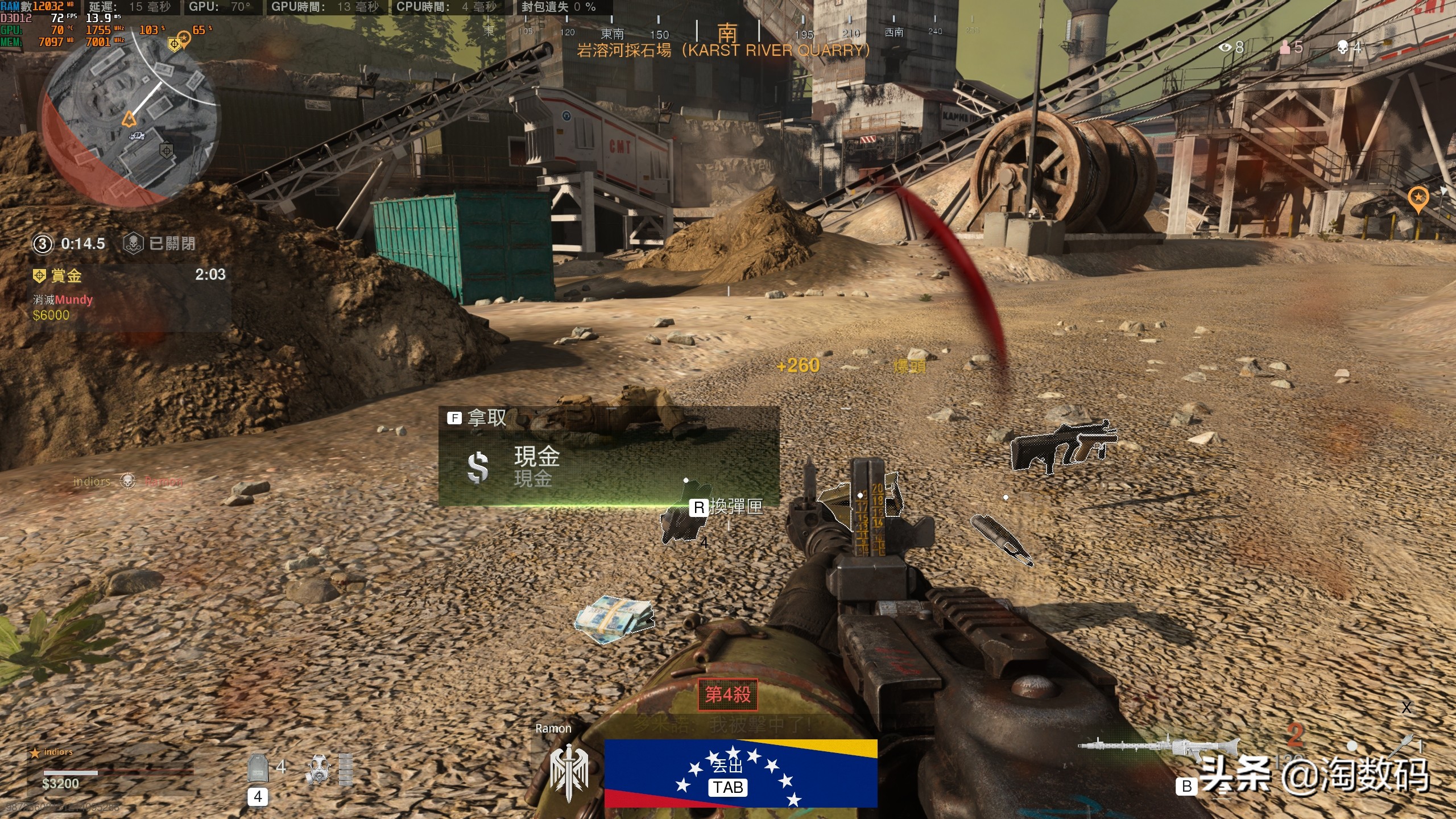Click Ramon's flag calling card
Image resolution: width=1456 pixels, height=819 pixels.
[740, 772]
